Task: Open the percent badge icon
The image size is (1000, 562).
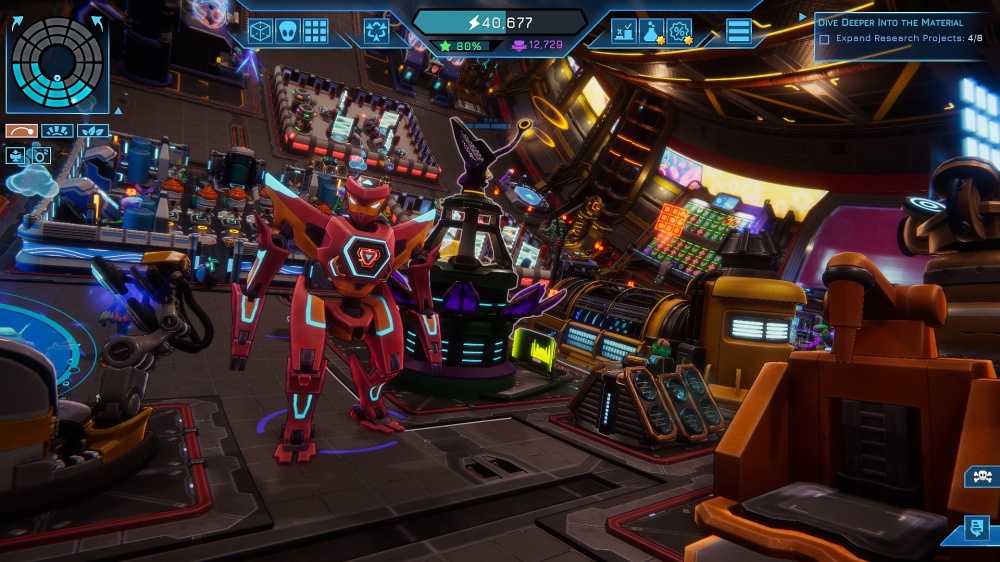Action: coord(679,31)
